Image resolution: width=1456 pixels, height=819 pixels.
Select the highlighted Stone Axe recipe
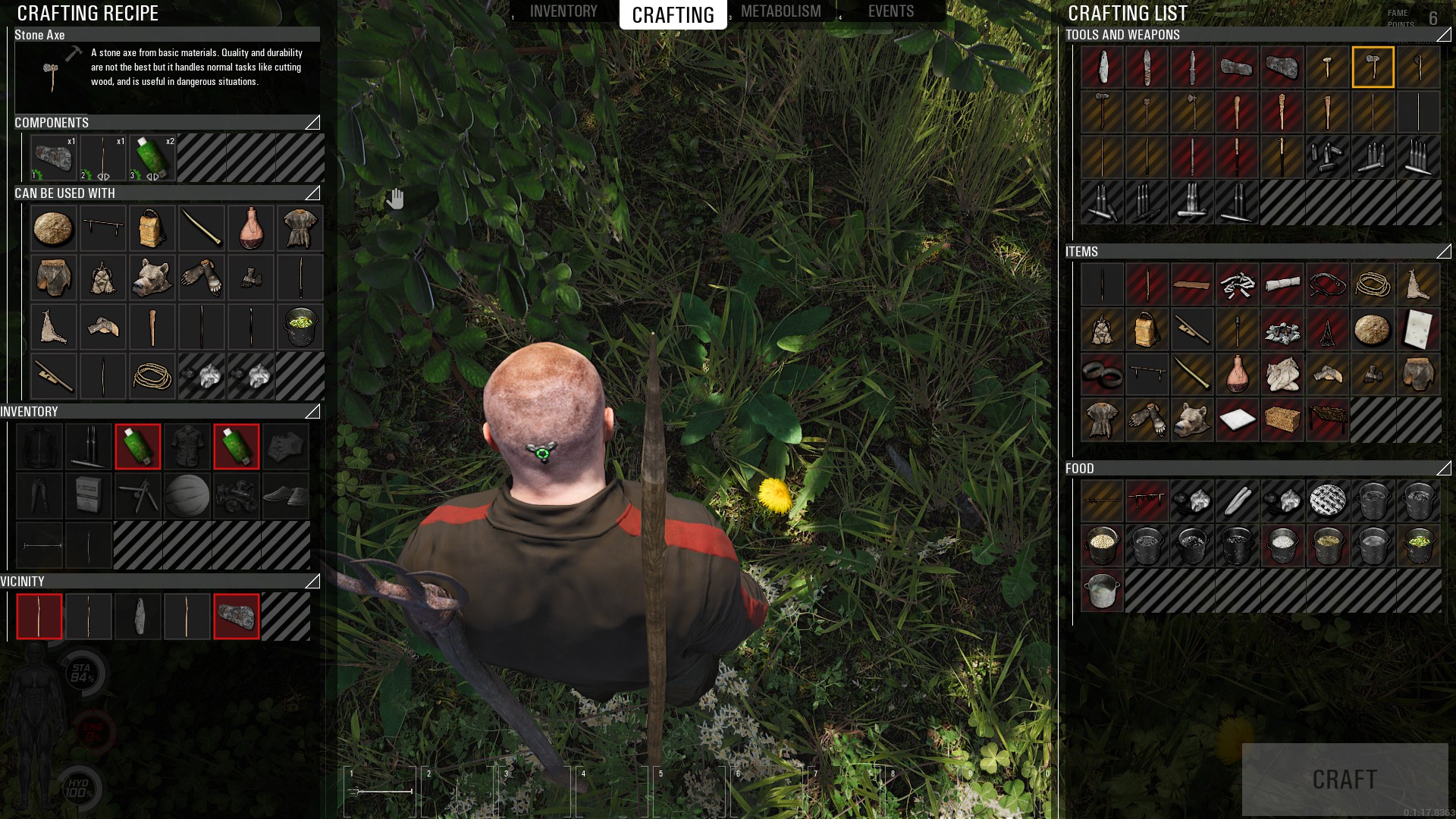(x=1373, y=67)
